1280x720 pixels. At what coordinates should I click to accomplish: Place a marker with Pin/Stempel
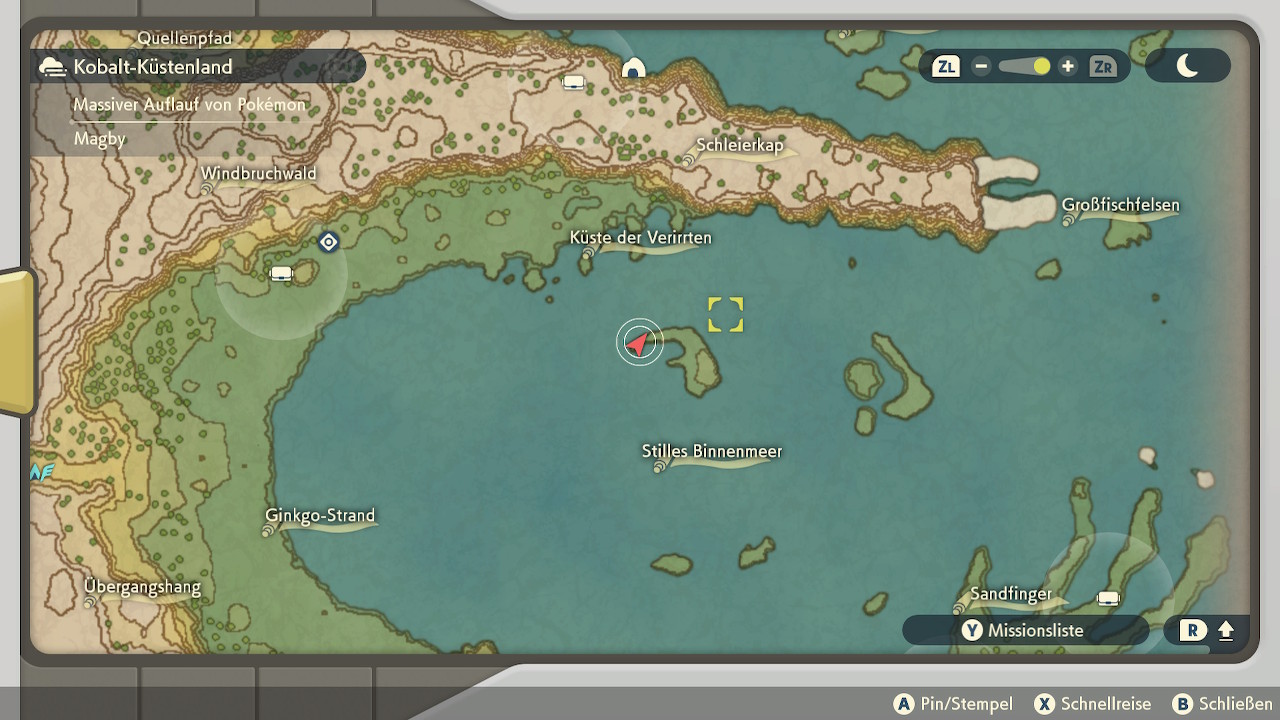click(x=953, y=704)
